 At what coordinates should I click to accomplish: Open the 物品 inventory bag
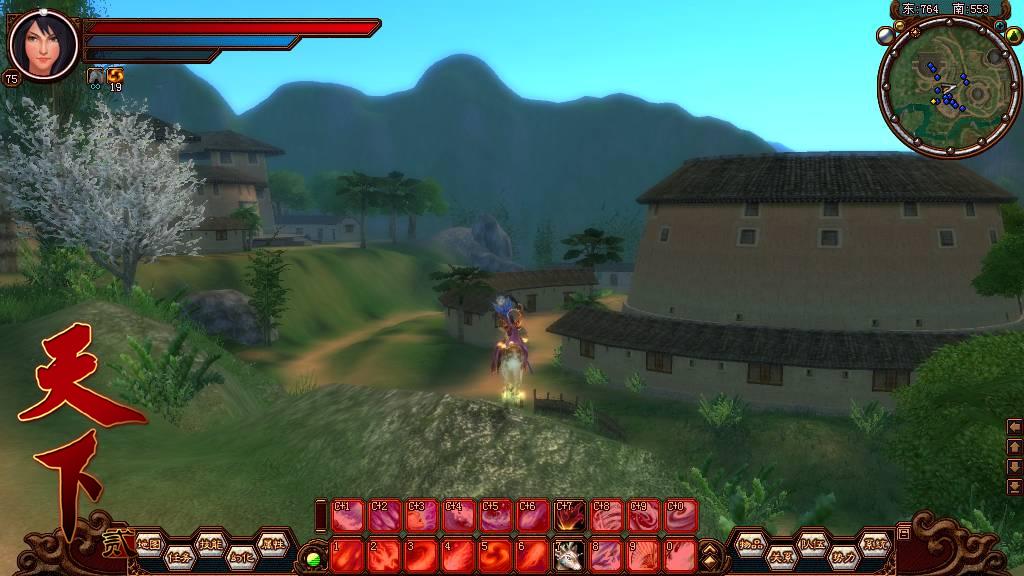pos(750,544)
